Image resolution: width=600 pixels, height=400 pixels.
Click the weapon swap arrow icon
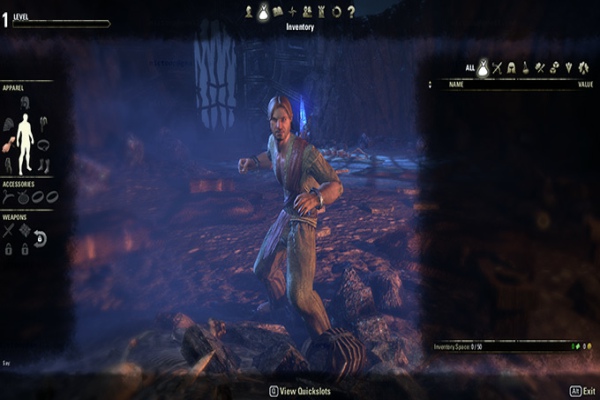(x=41, y=238)
